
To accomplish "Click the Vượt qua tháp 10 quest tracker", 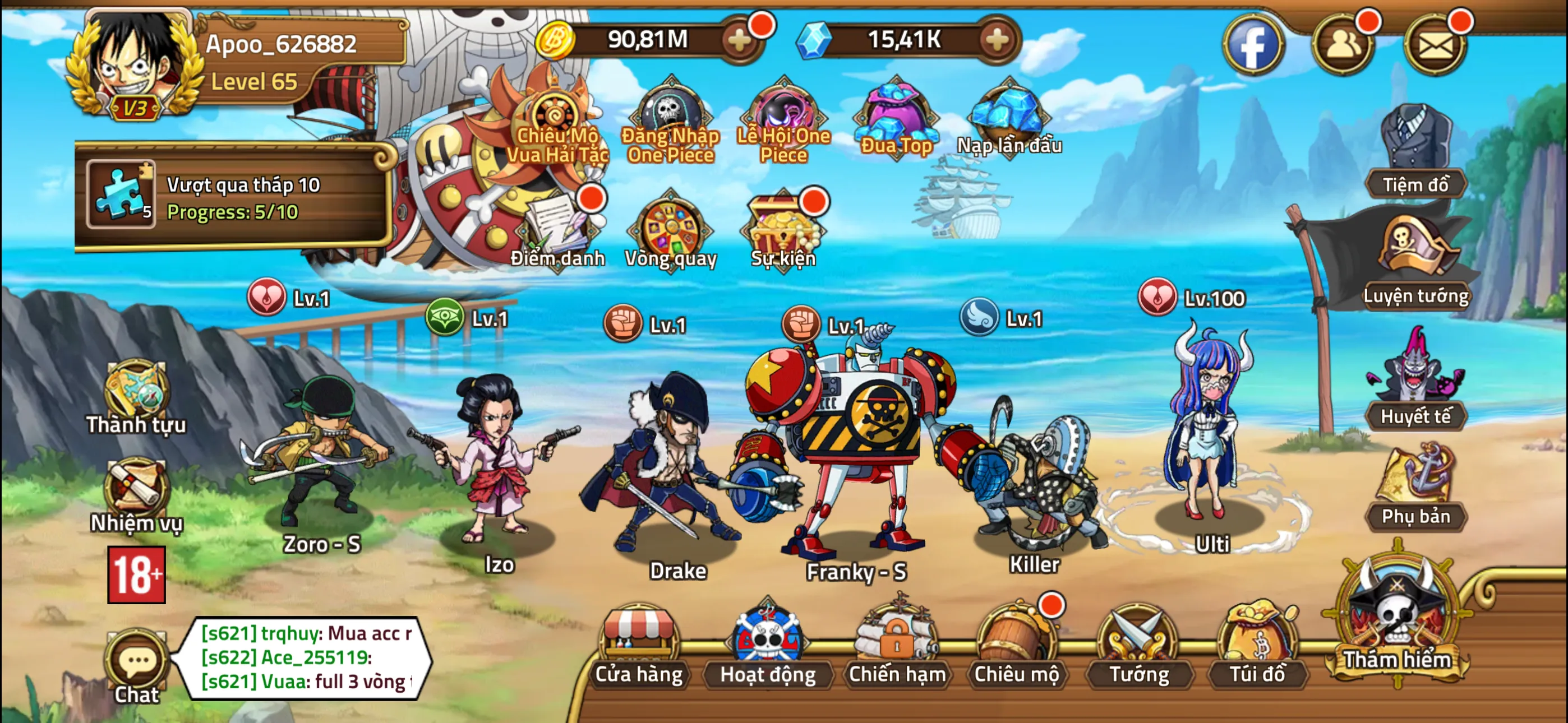I will coord(234,196).
